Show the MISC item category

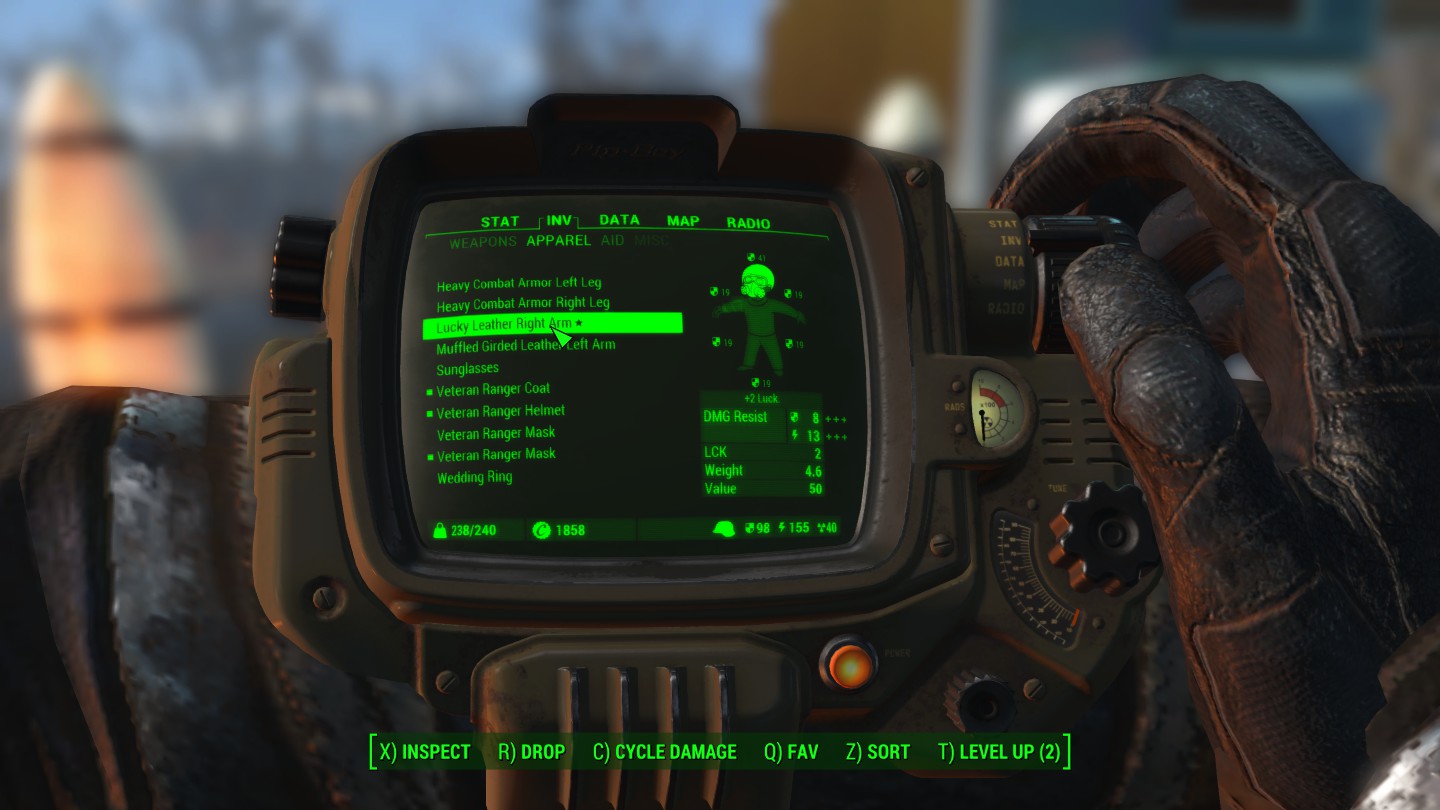(651, 241)
